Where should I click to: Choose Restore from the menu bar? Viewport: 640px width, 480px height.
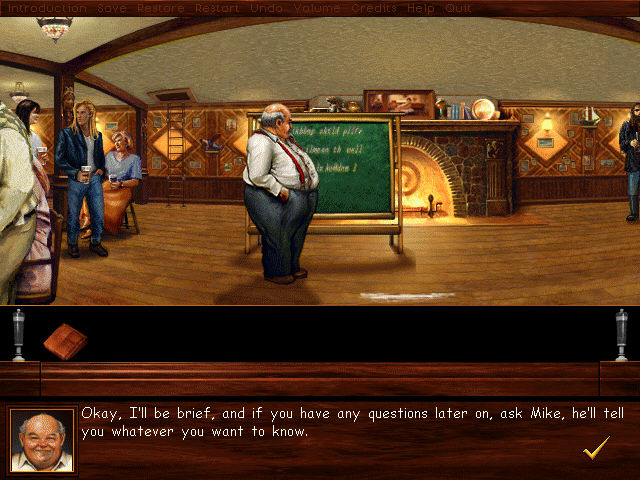[160, 8]
